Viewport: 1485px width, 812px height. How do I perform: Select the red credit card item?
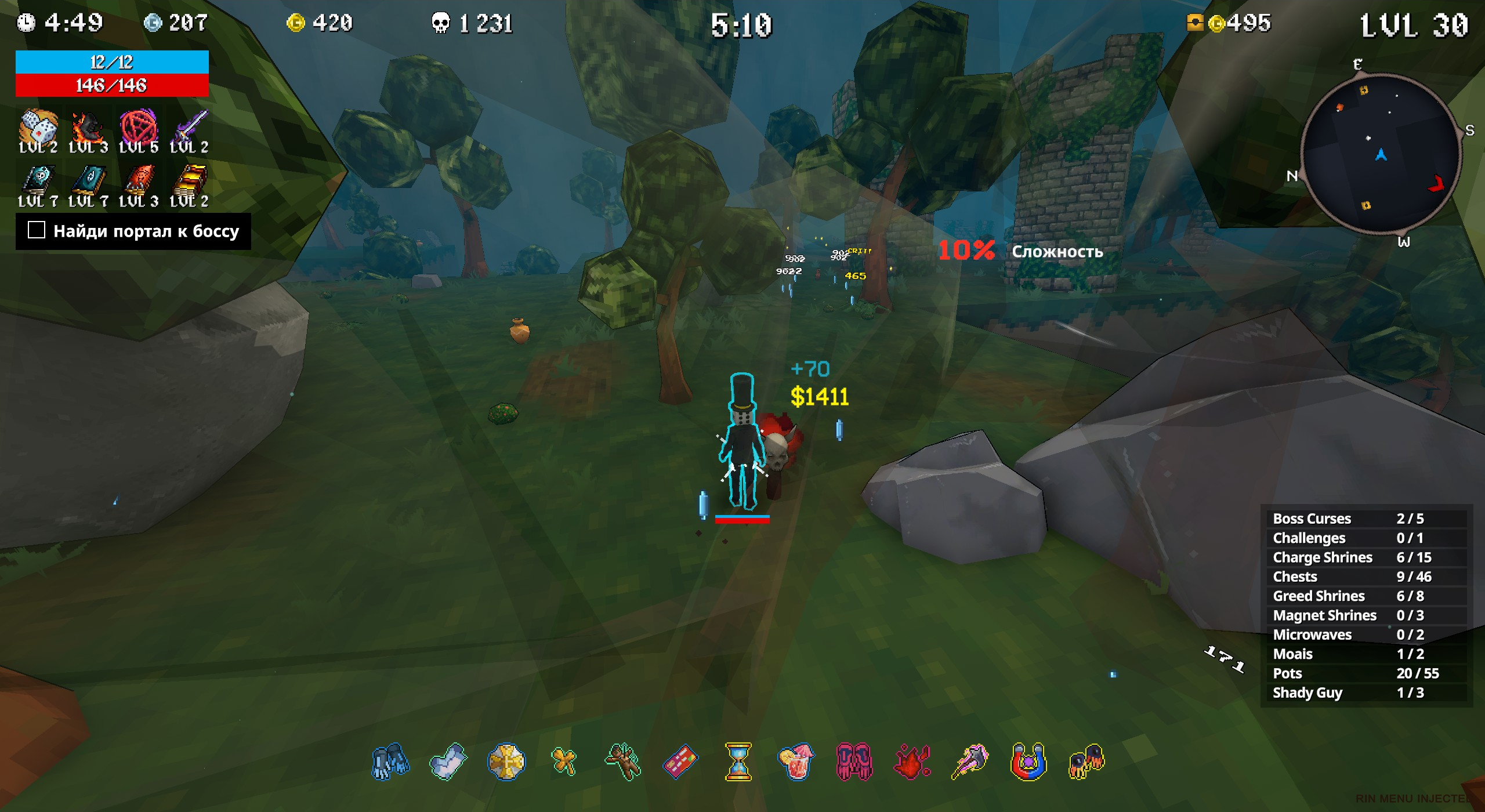680,761
